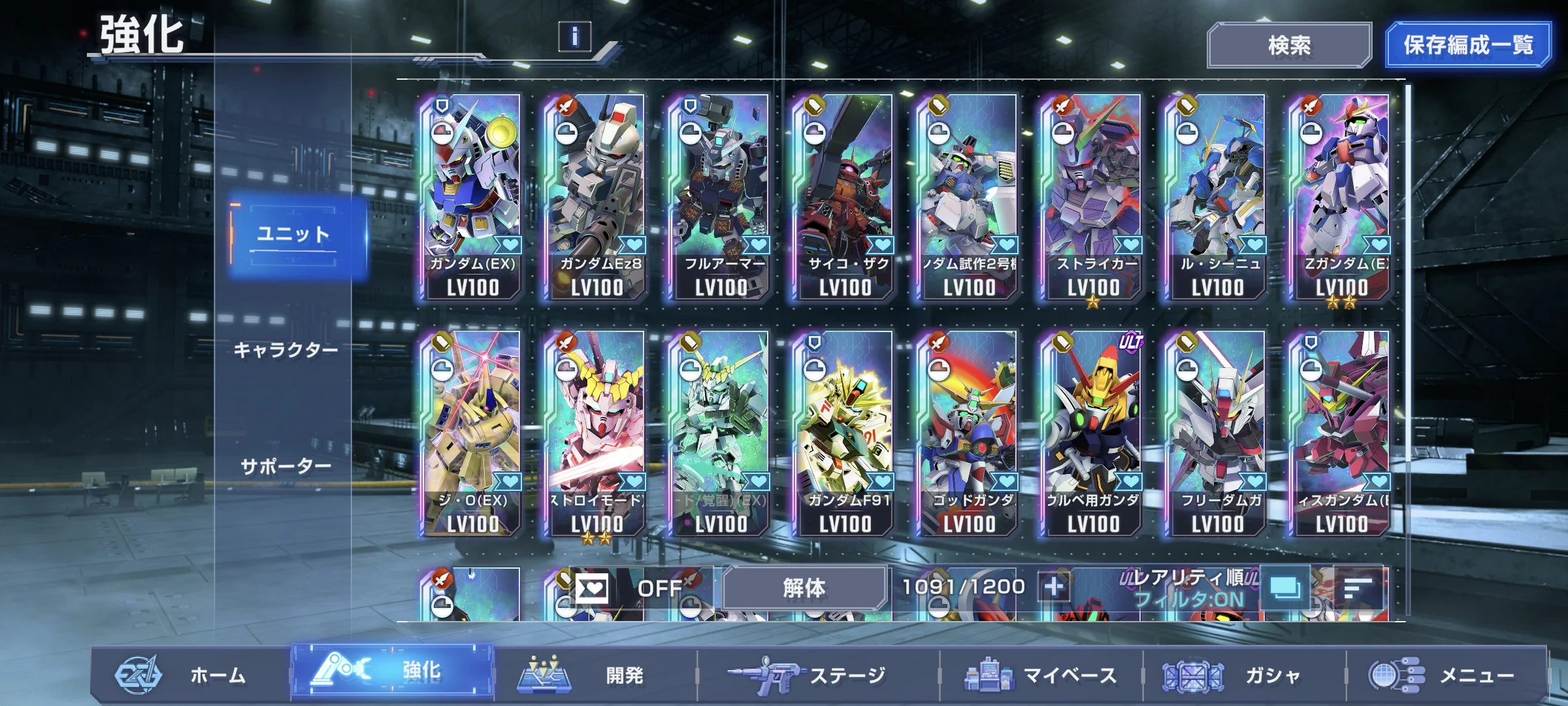Open the メニュー menu
The image size is (1568, 706).
click(1444, 675)
